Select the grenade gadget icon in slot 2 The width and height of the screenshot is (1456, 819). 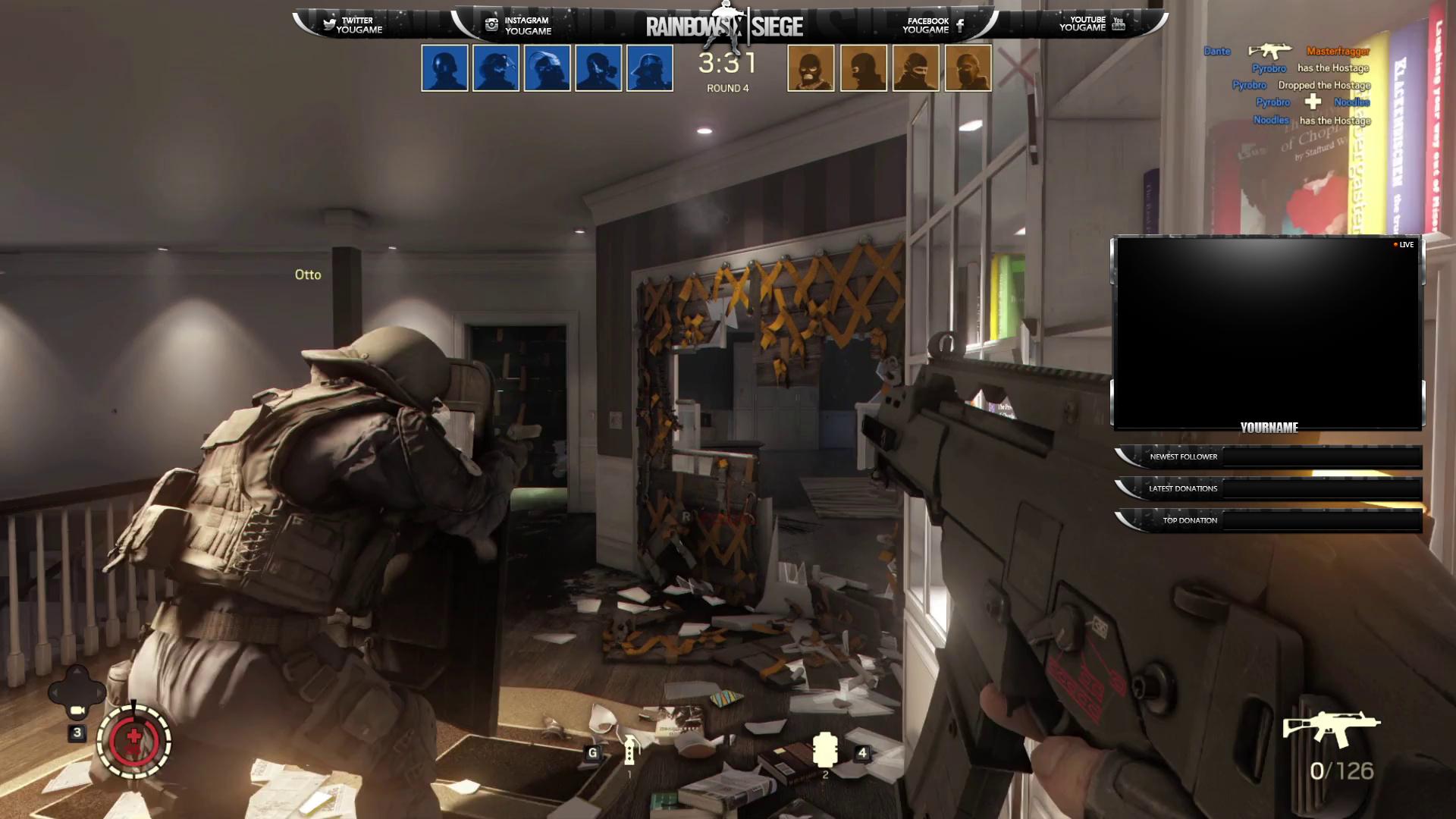click(x=824, y=750)
